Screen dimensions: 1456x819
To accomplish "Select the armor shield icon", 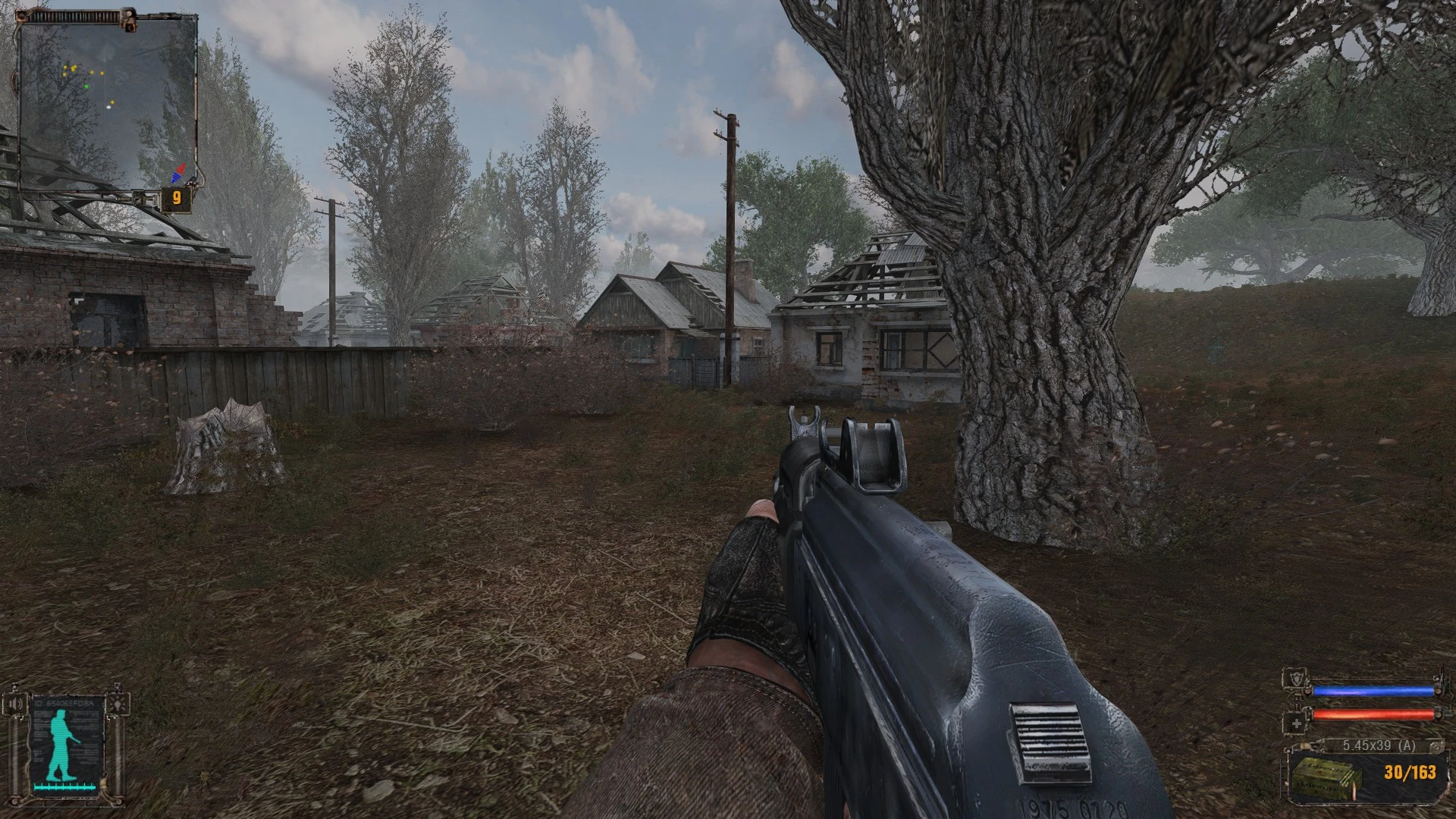I will pos(1297,679).
